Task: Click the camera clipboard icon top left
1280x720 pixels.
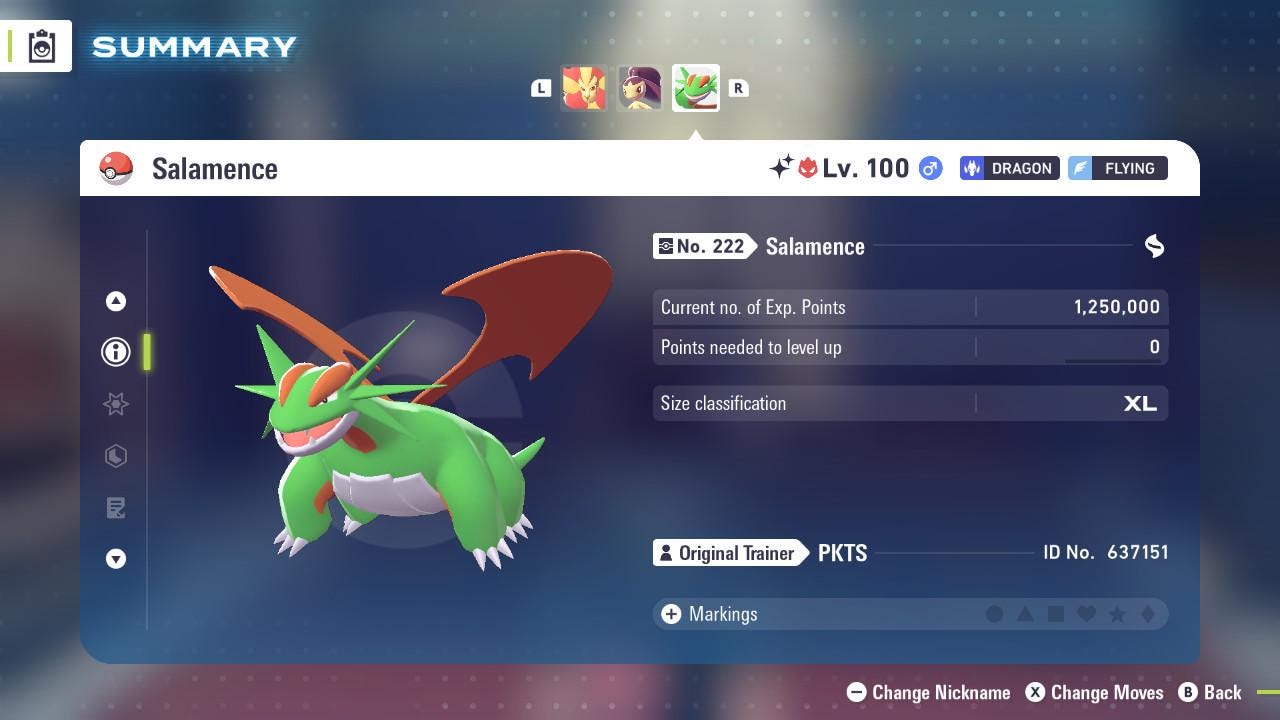Action: (41, 45)
